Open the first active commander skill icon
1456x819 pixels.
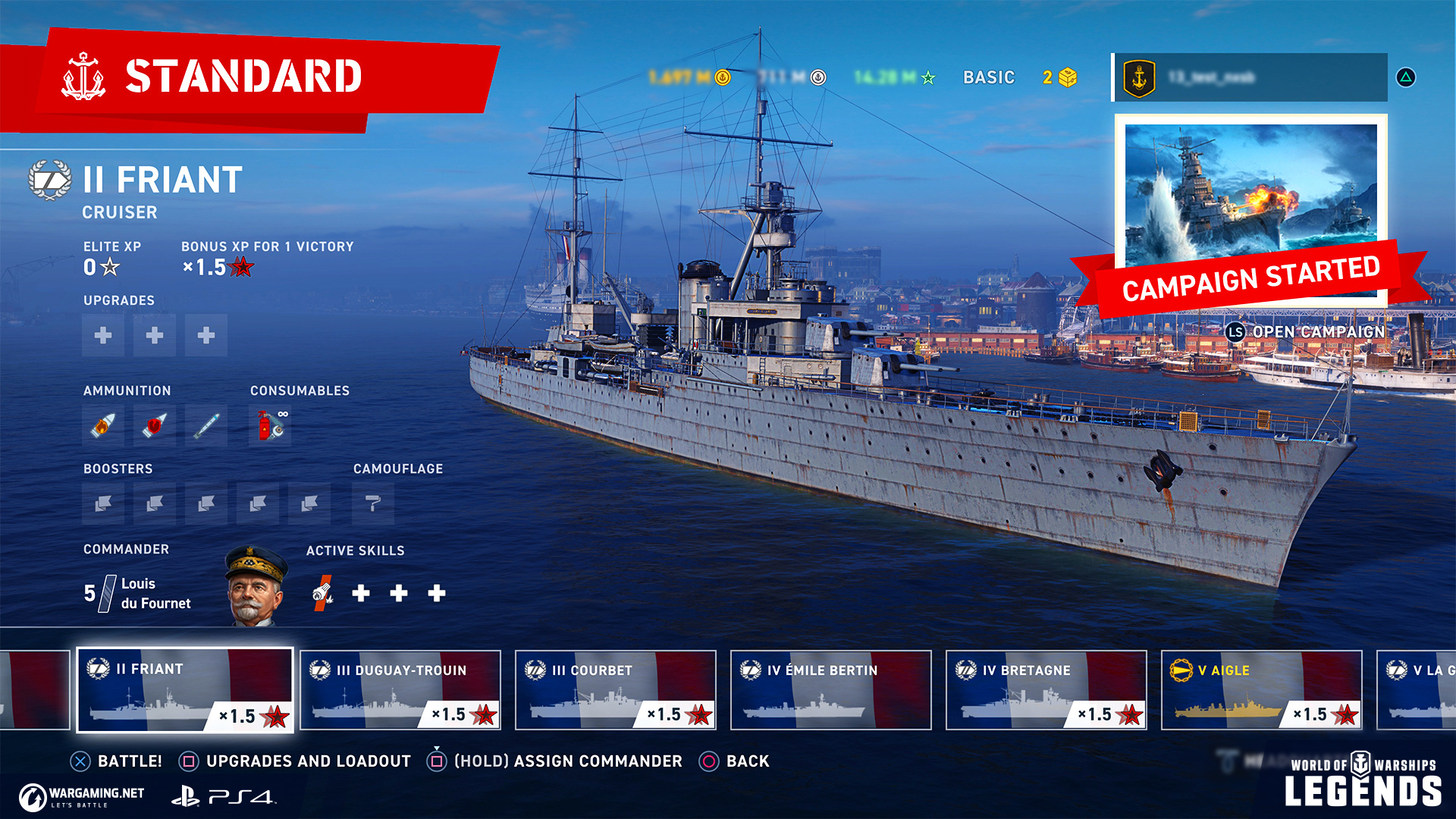point(323,593)
